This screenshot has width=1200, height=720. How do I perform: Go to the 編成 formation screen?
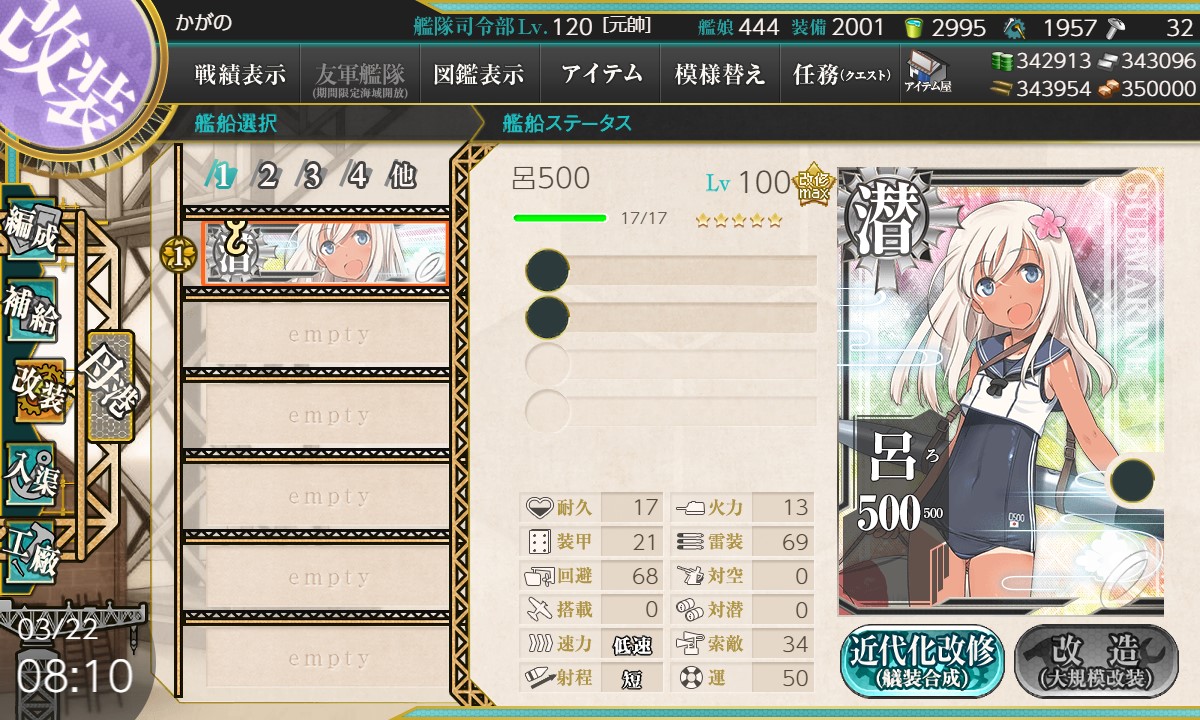32,232
